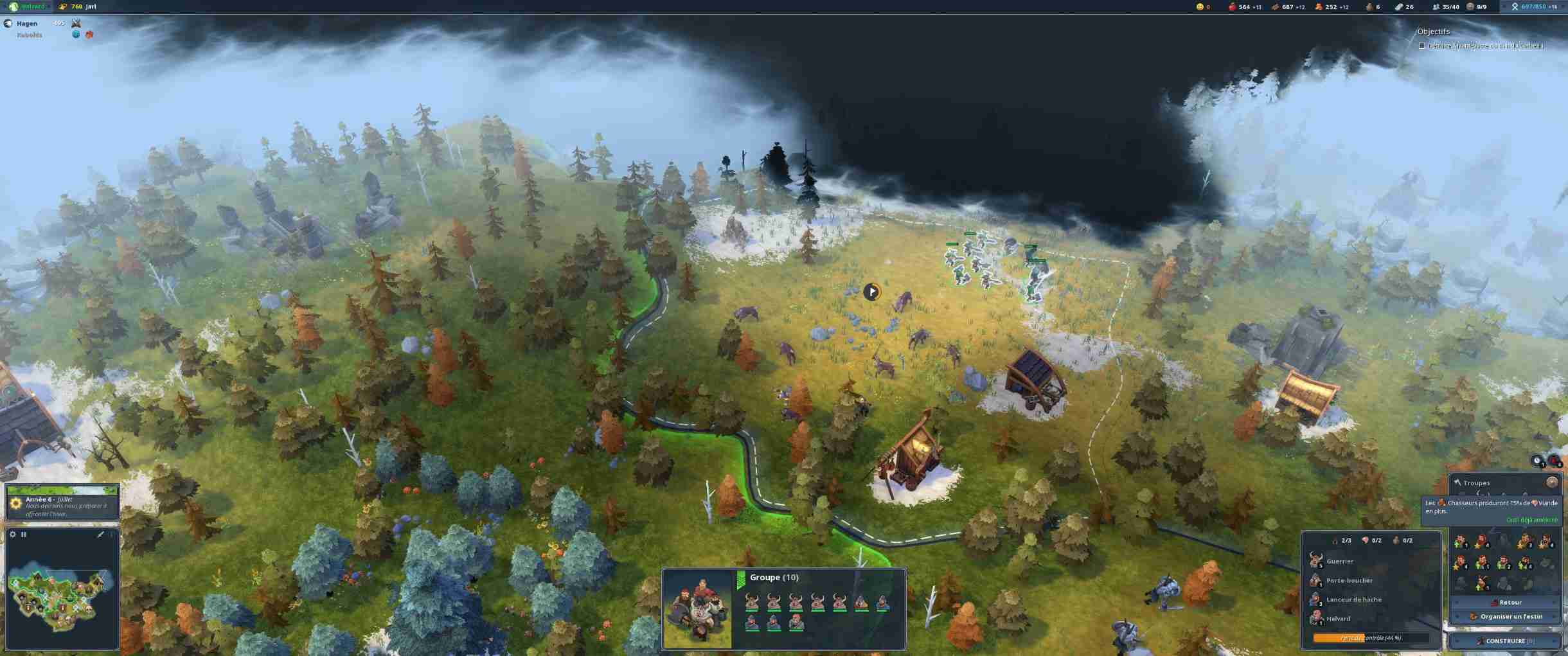Activate the pencil tool above the minimap
The height and width of the screenshot is (656, 1568).
[100, 535]
